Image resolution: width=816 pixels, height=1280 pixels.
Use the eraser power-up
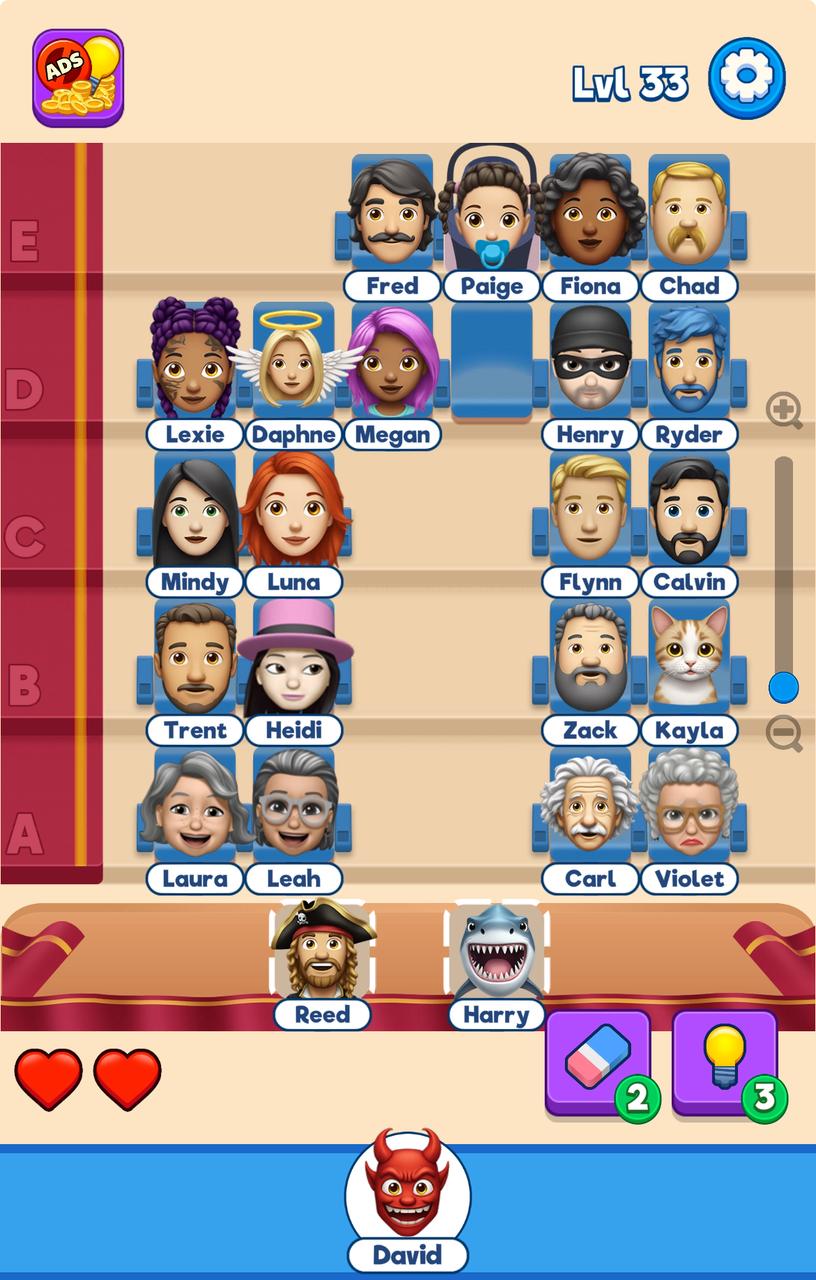point(598,1062)
